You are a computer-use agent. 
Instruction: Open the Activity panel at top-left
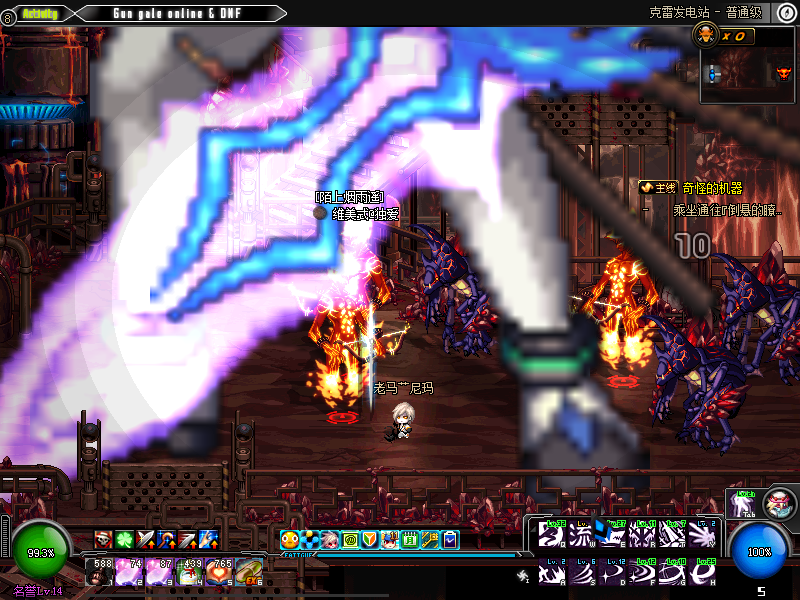point(39,13)
